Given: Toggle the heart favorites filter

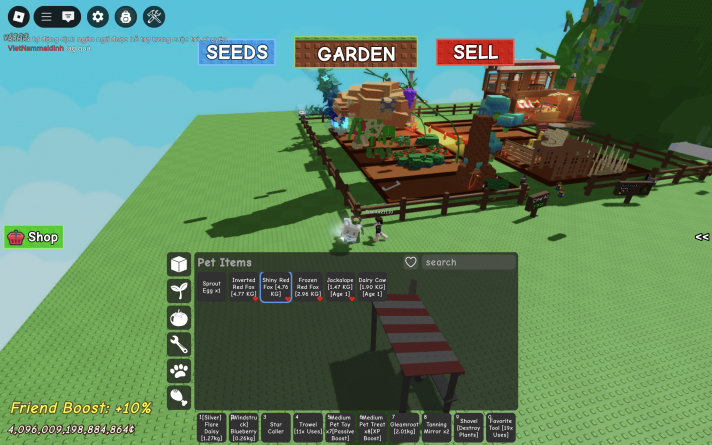Looking at the screenshot, I should point(410,262).
